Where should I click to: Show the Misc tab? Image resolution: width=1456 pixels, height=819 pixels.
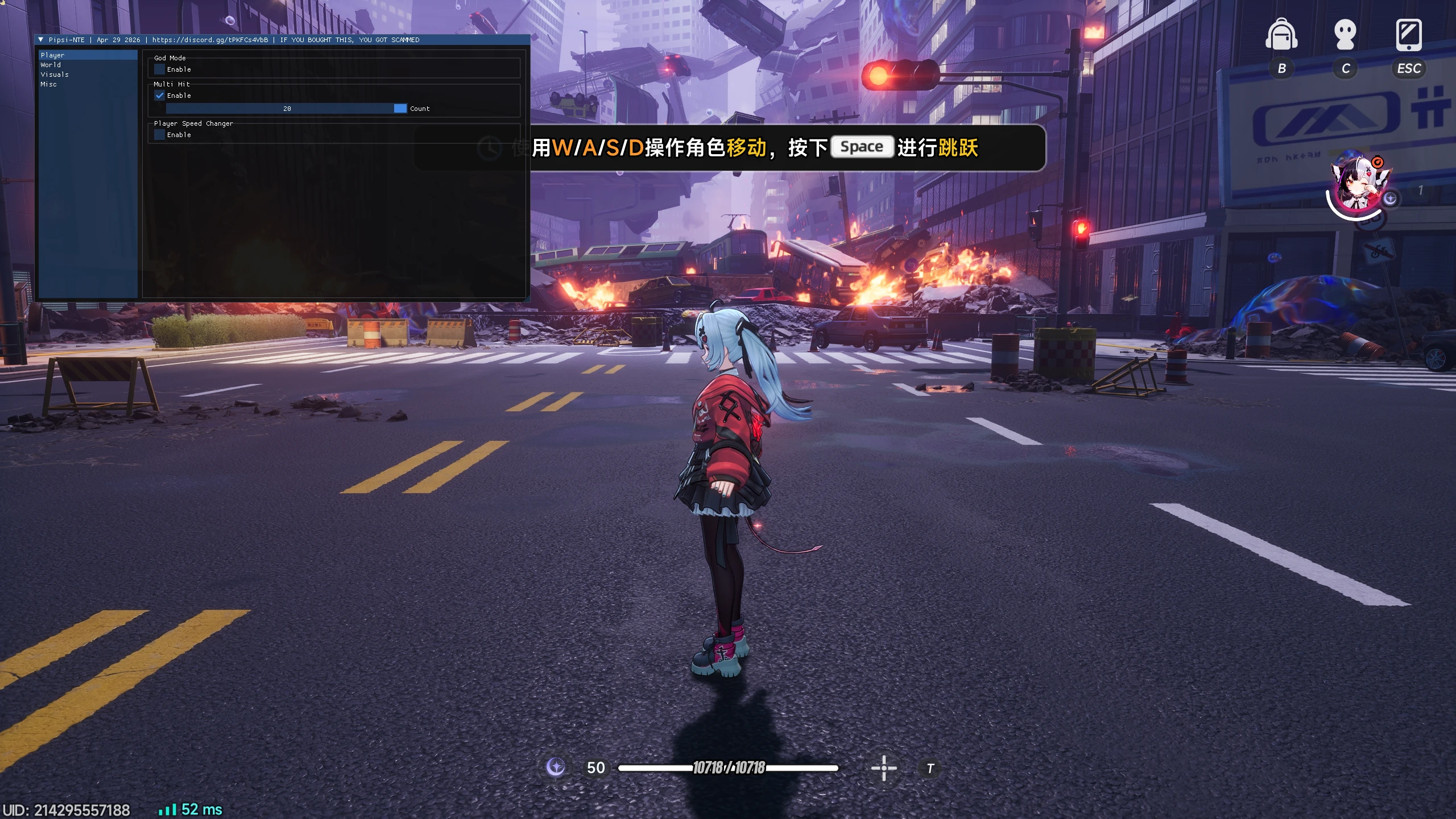[49, 84]
